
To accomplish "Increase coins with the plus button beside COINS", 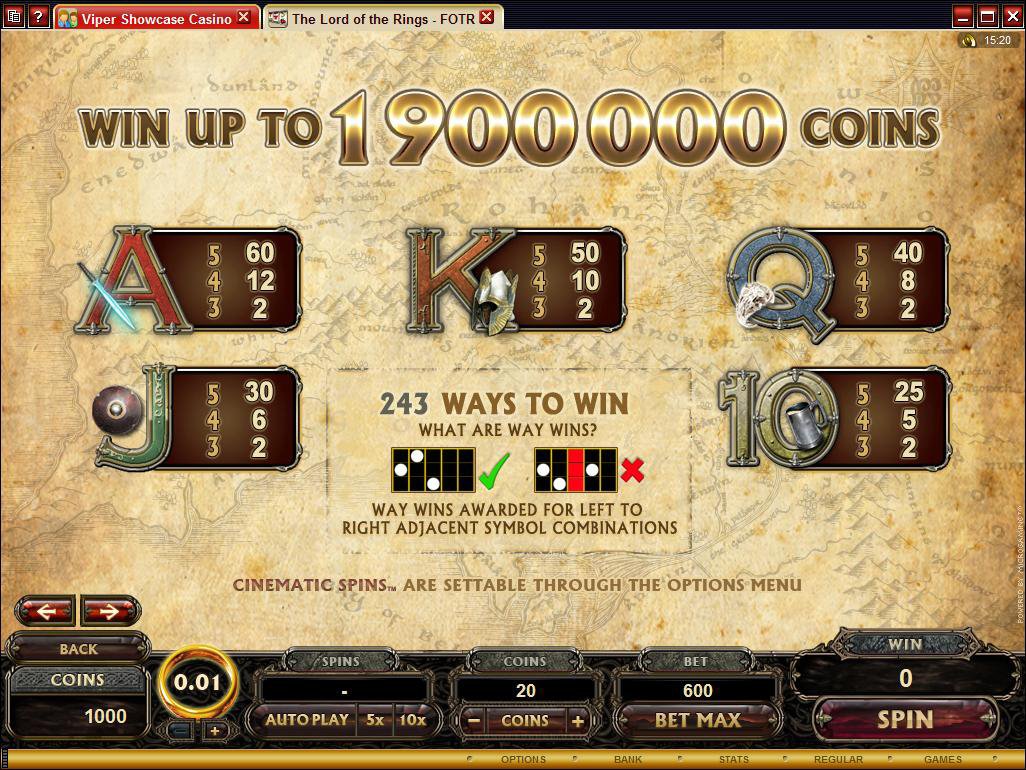I will pyautogui.click(x=577, y=720).
